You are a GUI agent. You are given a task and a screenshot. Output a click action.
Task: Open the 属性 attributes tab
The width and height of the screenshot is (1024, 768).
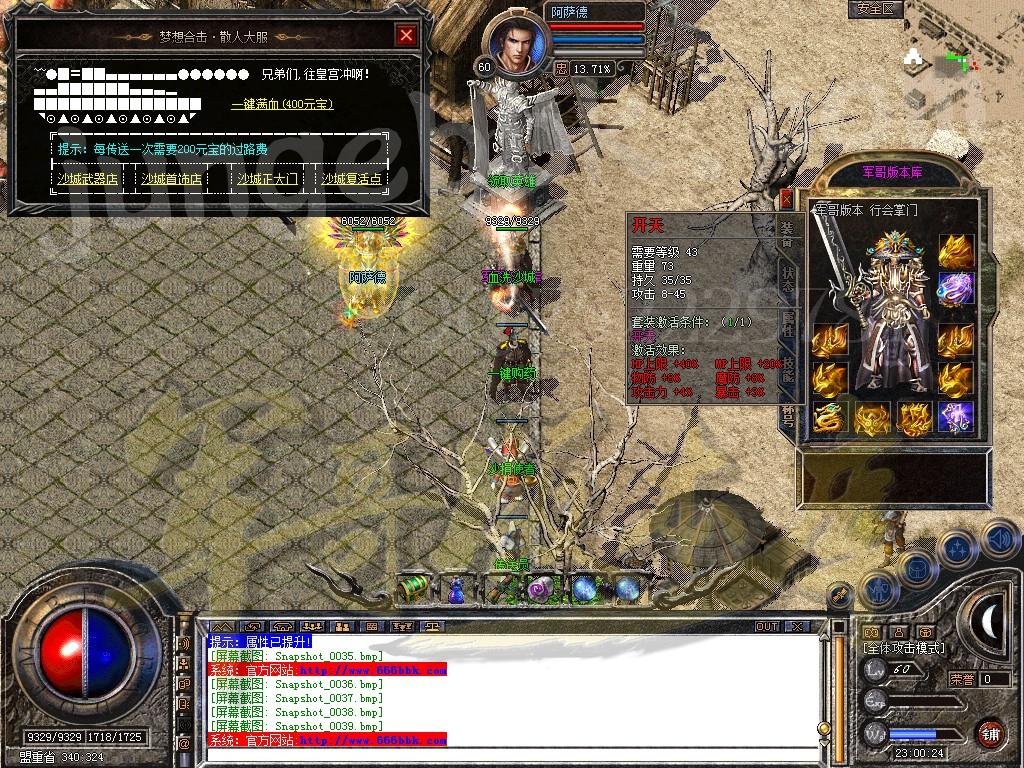tap(788, 323)
